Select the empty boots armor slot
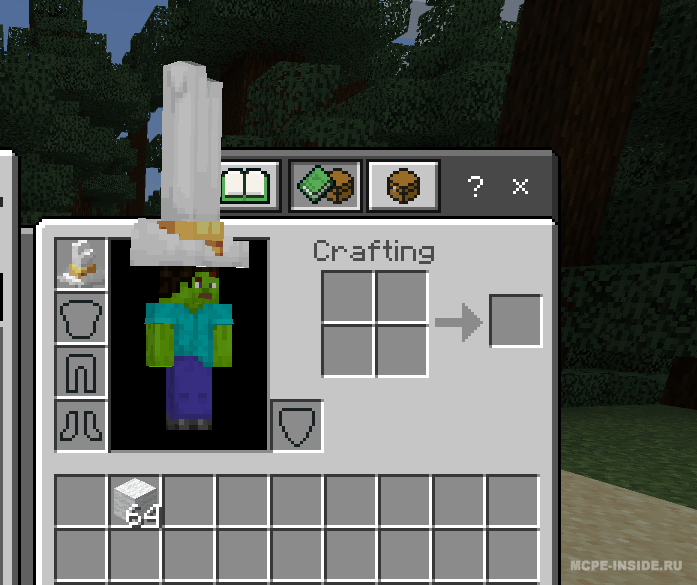Image resolution: width=697 pixels, height=585 pixels. pos(81,426)
